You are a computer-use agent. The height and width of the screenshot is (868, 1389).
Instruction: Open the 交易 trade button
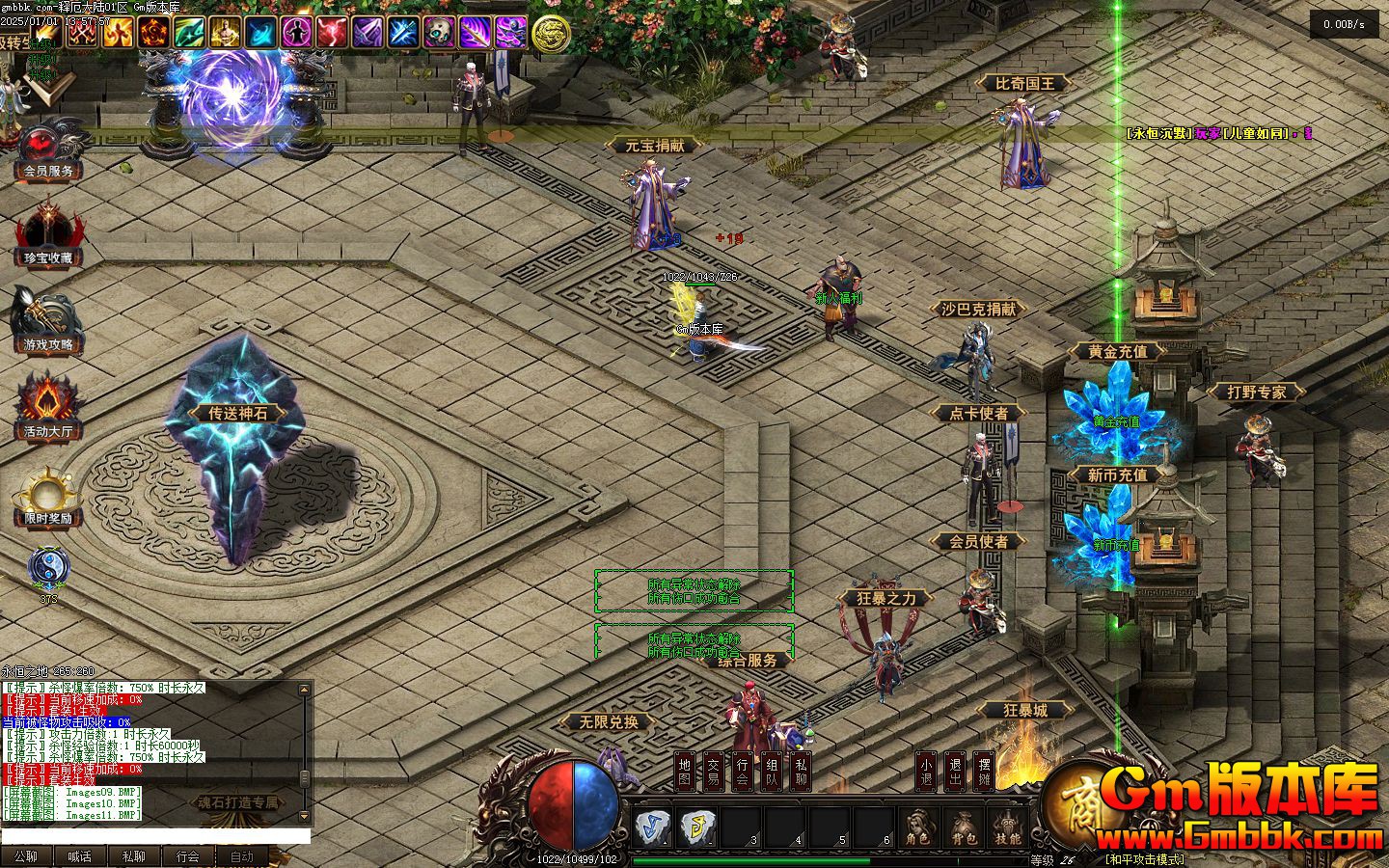(713, 771)
